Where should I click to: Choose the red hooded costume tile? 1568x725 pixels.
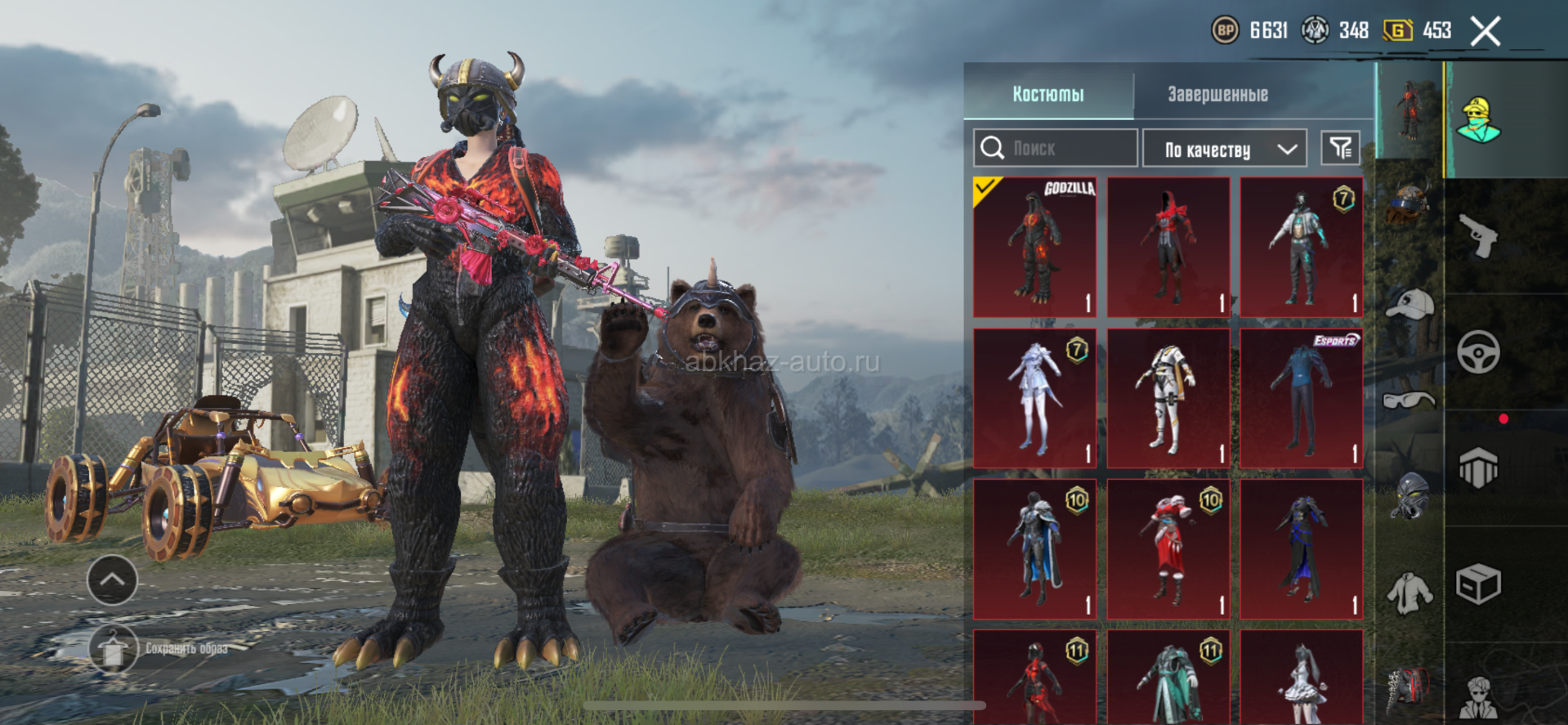(x=1168, y=247)
